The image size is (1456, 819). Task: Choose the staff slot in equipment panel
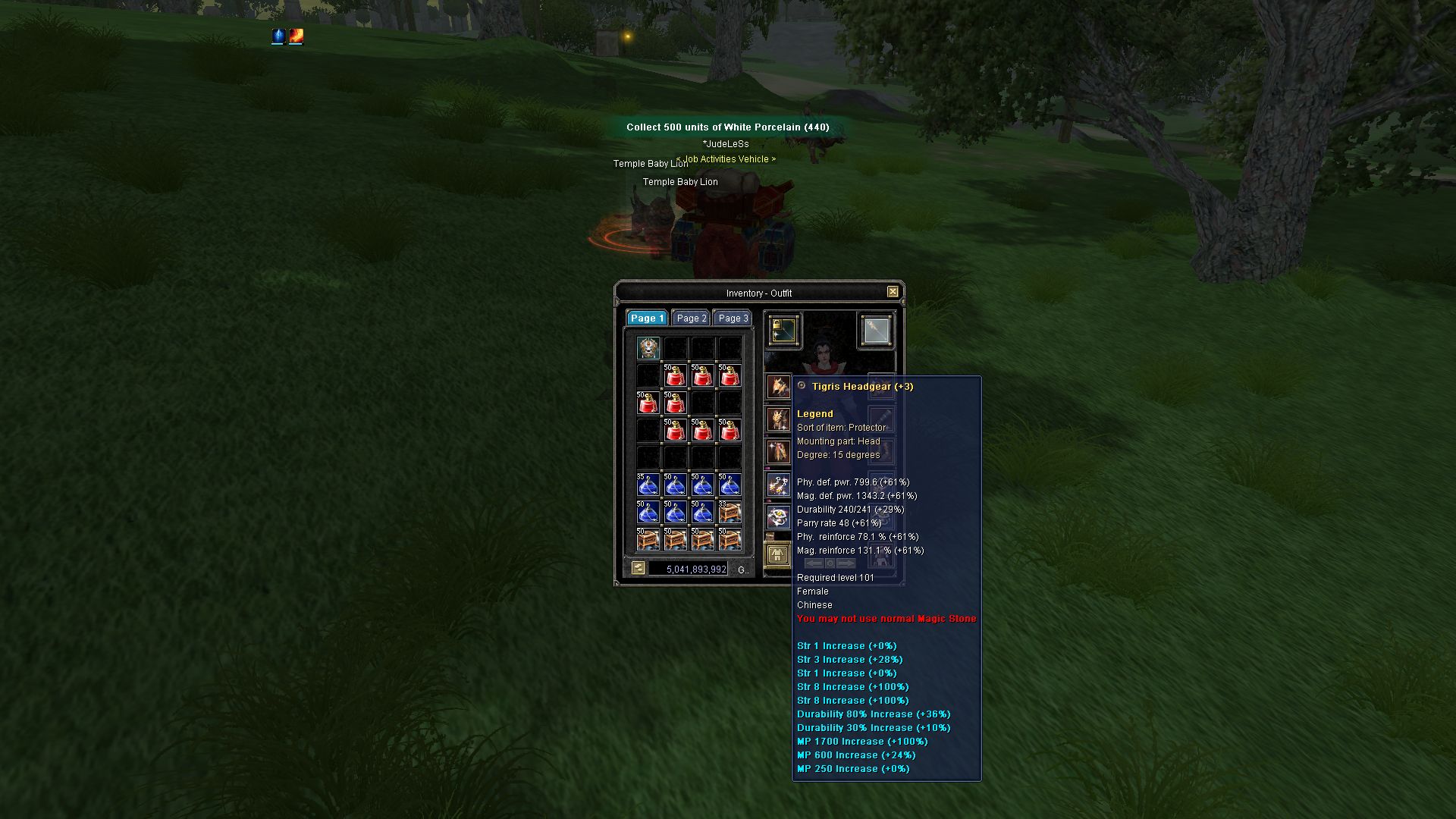[x=876, y=330]
